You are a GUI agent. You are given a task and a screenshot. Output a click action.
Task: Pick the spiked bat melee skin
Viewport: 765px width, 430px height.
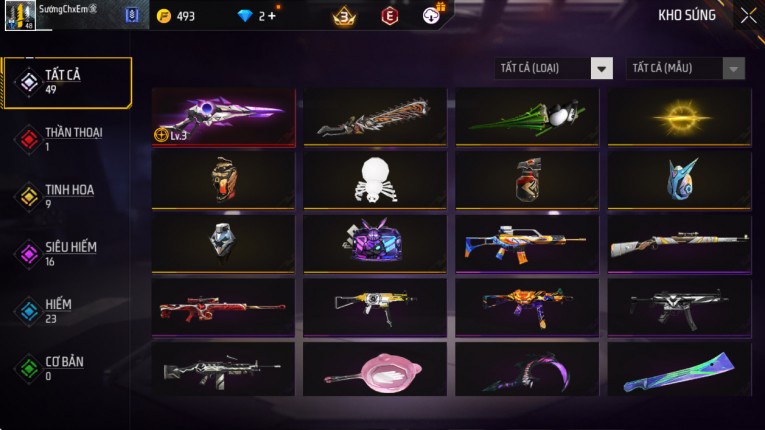pos(375,117)
